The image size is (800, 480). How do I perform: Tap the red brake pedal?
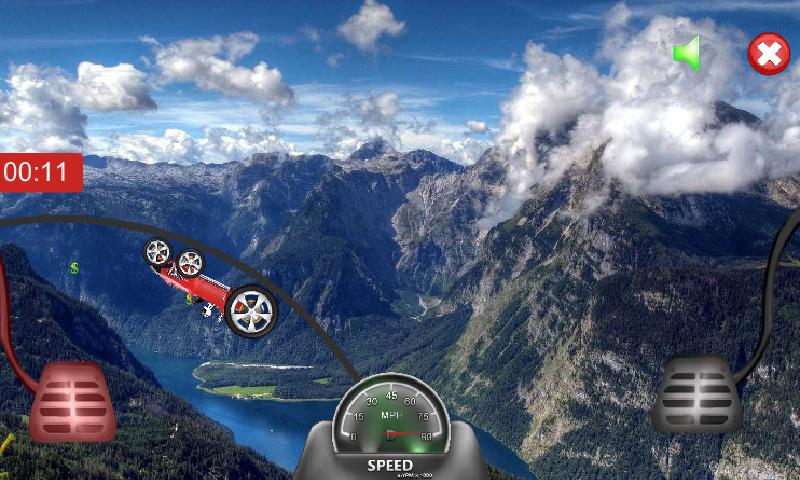coord(72,402)
